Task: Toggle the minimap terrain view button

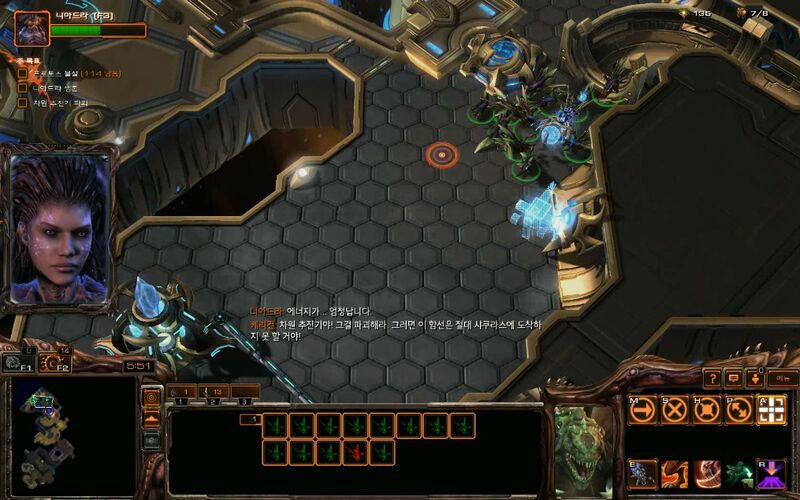Action: (x=152, y=418)
